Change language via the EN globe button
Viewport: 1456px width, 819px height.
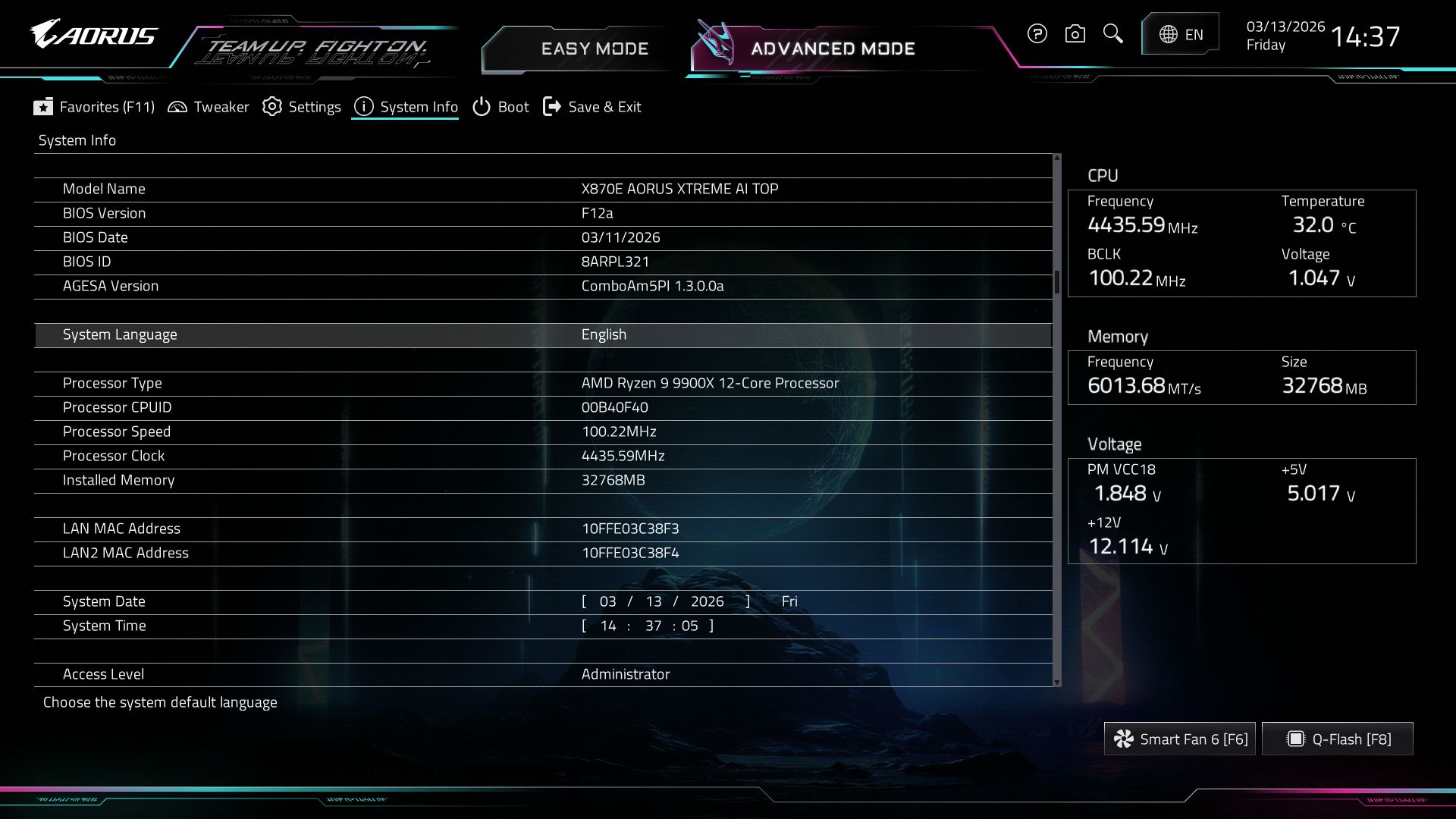point(1180,34)
